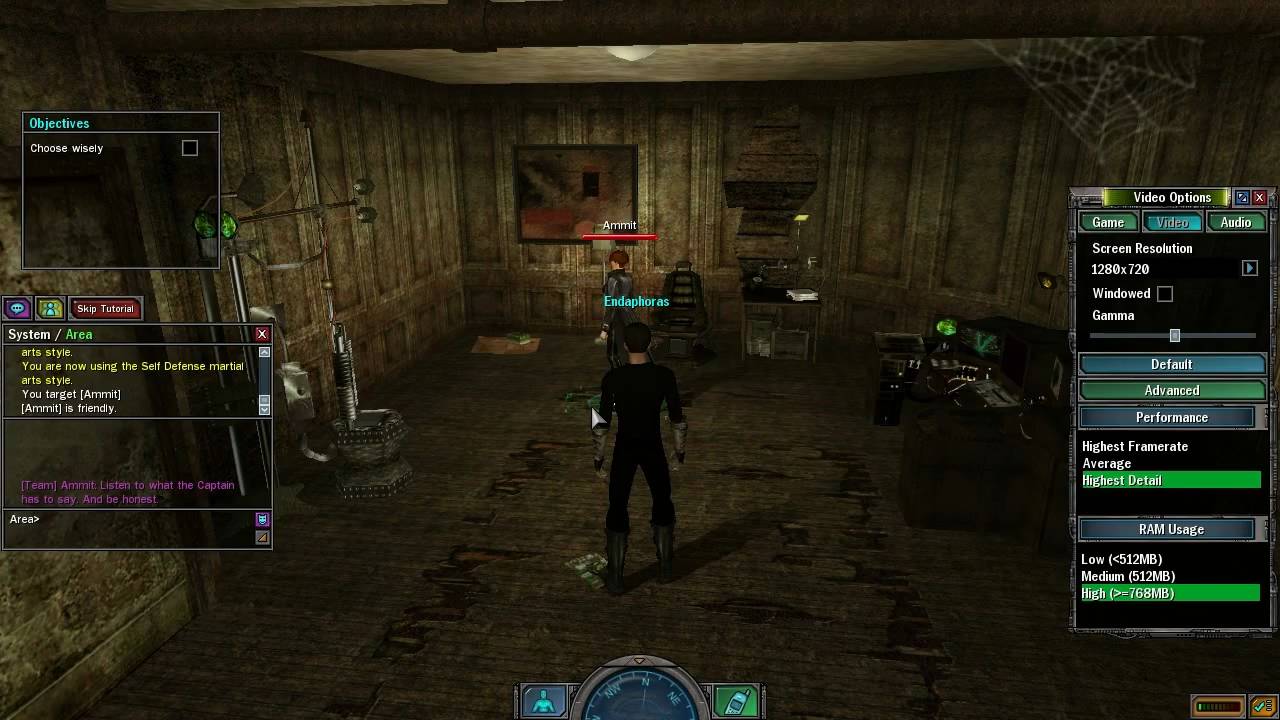1280x720 pixels.
Task: Adjust the Gamma slider handle
Action: (x=1175, y=336)
